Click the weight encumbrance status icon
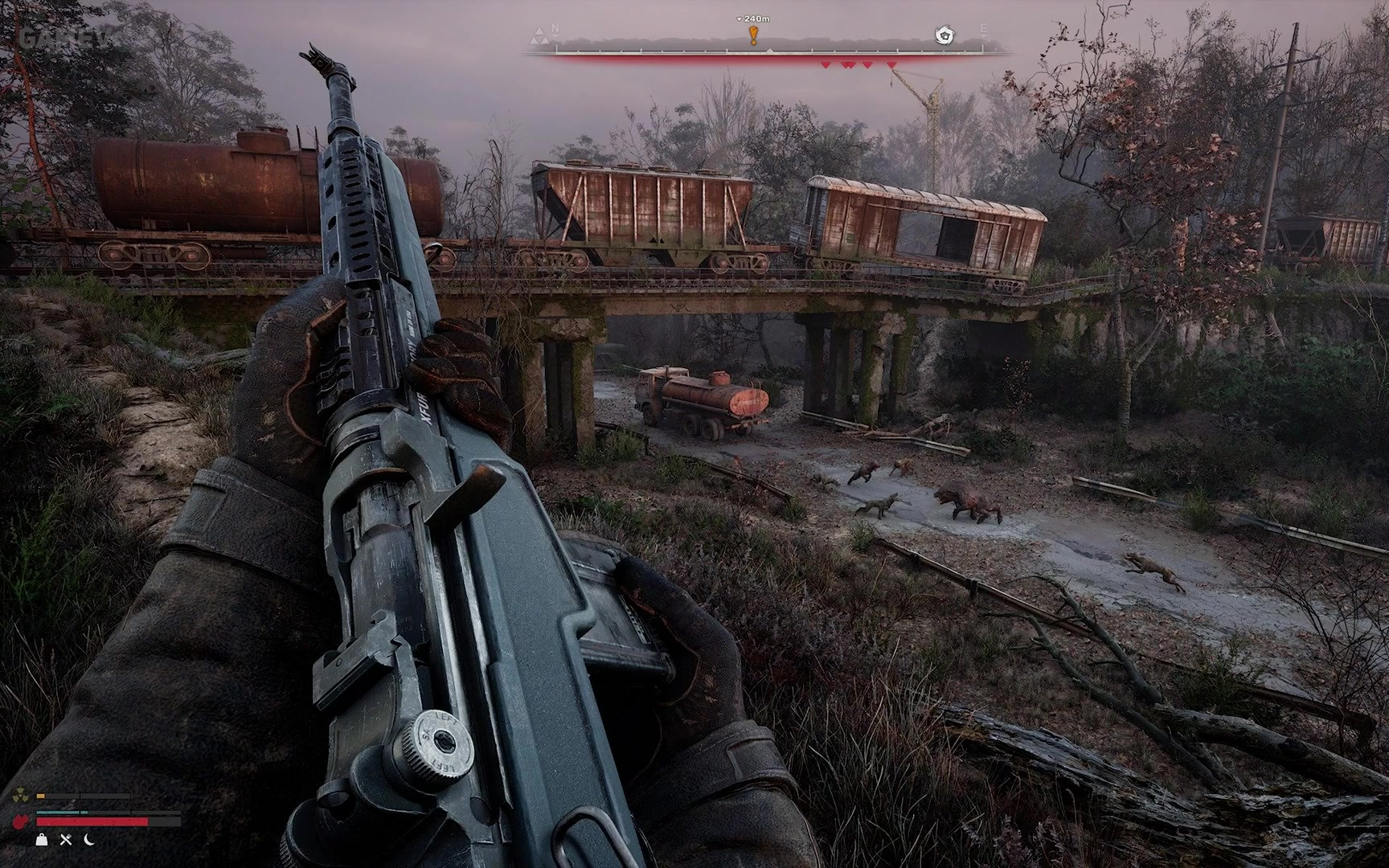The image size is (1389, 868). coord(42,840)
